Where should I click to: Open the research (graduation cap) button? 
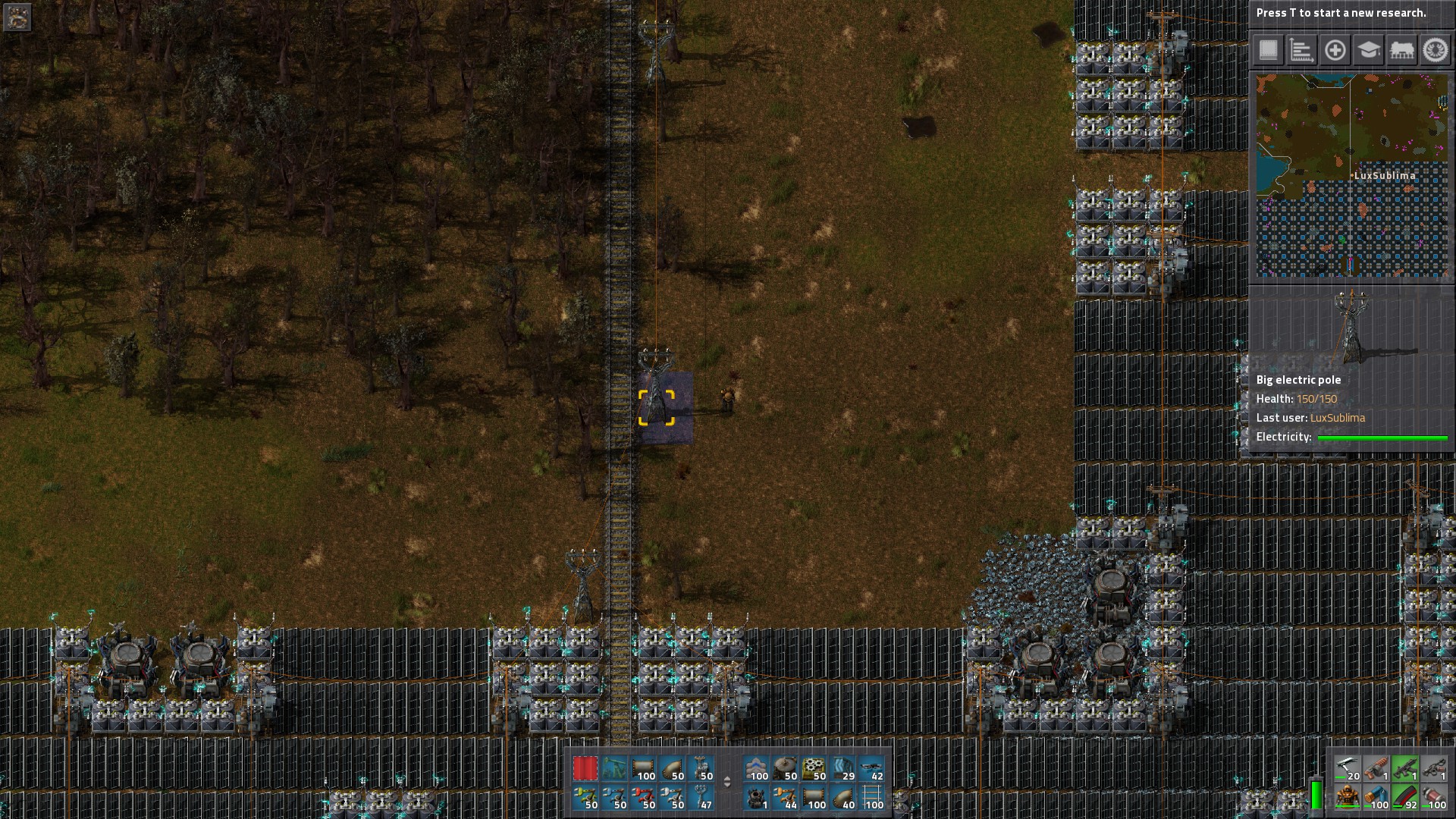(x=1368, y=51)
